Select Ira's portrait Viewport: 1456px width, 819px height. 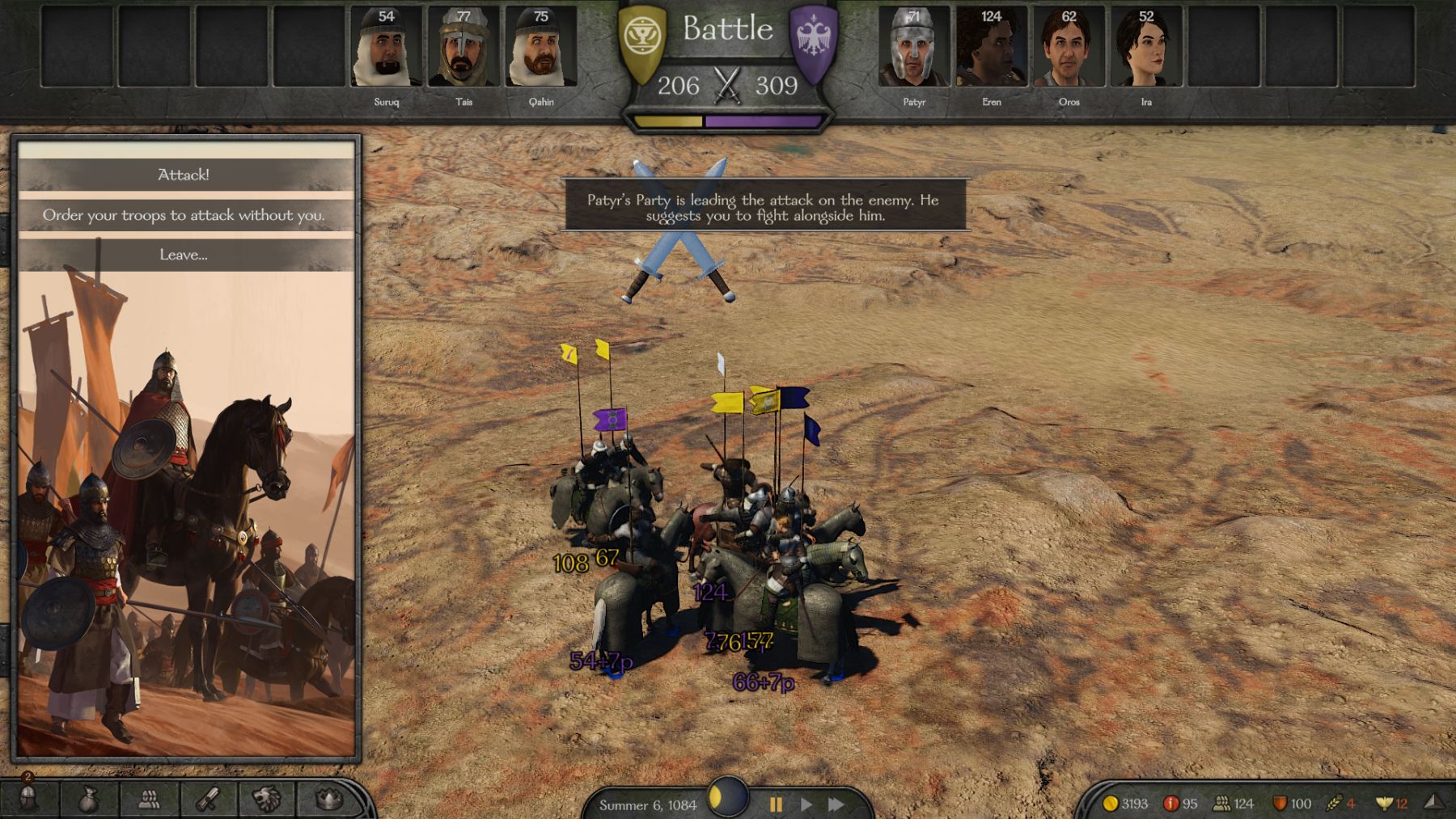tap(1146, 49)
